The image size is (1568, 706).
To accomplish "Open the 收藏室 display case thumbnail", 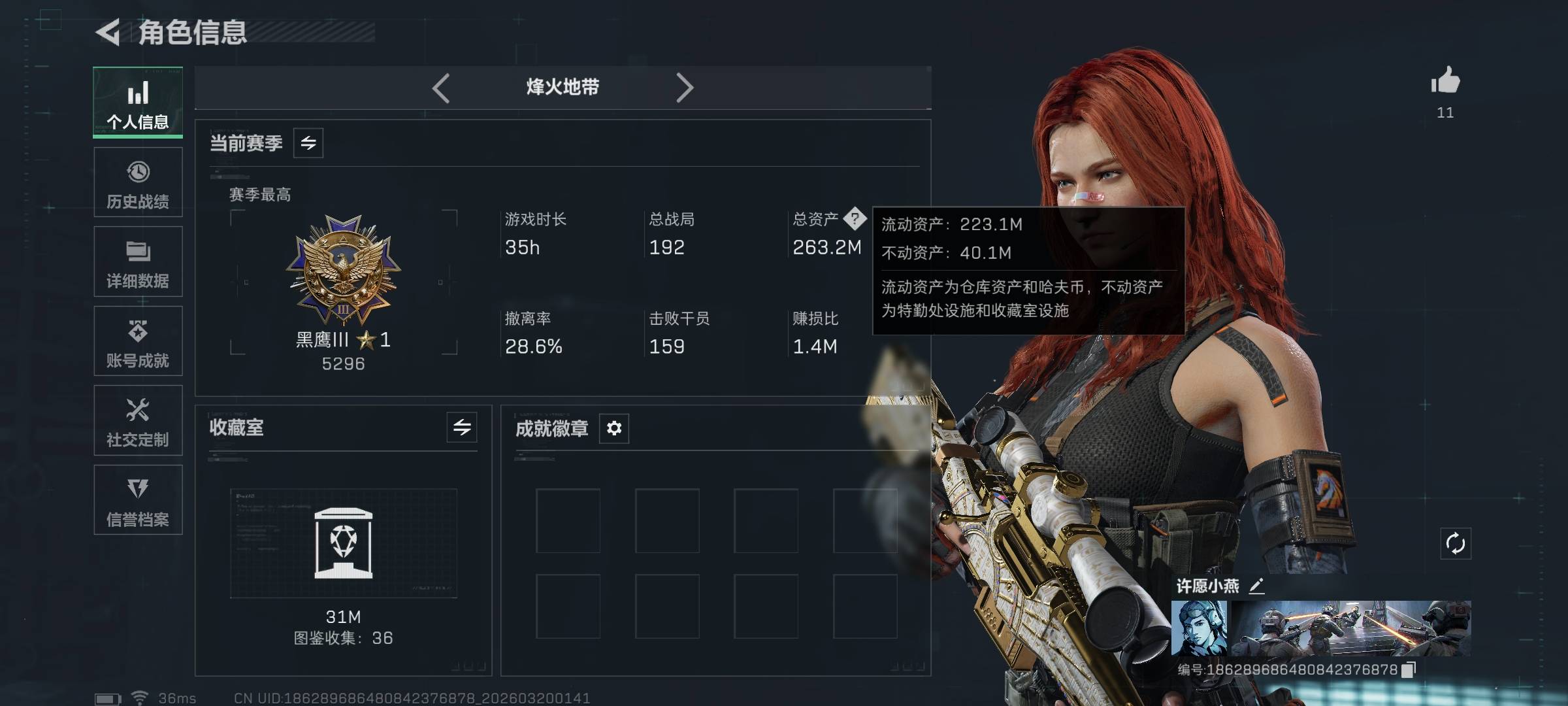I will 344,543.
